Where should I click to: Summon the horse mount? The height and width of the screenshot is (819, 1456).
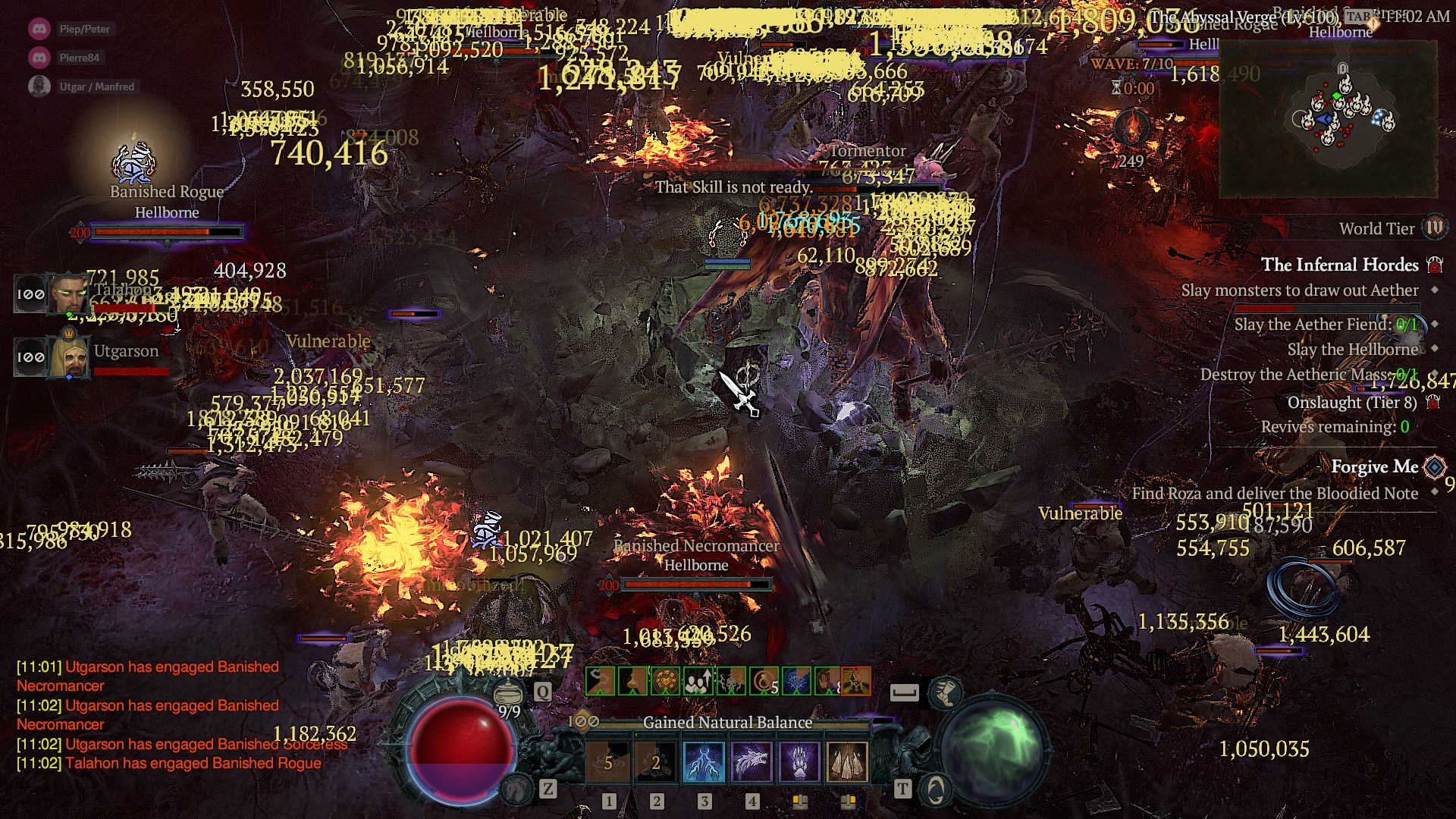[x=517, y=789]
